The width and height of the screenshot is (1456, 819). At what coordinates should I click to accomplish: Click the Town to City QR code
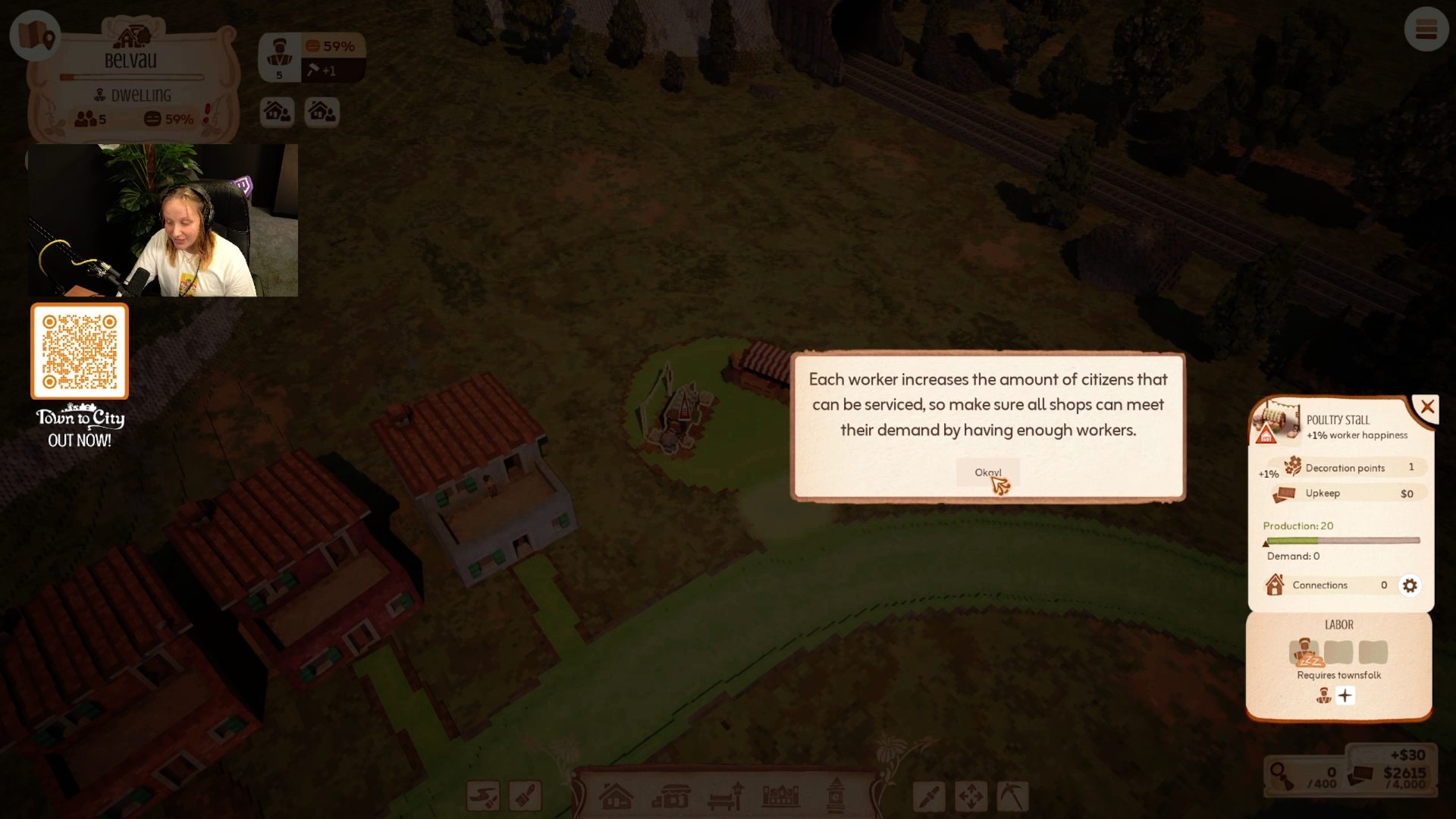[80, 351]
